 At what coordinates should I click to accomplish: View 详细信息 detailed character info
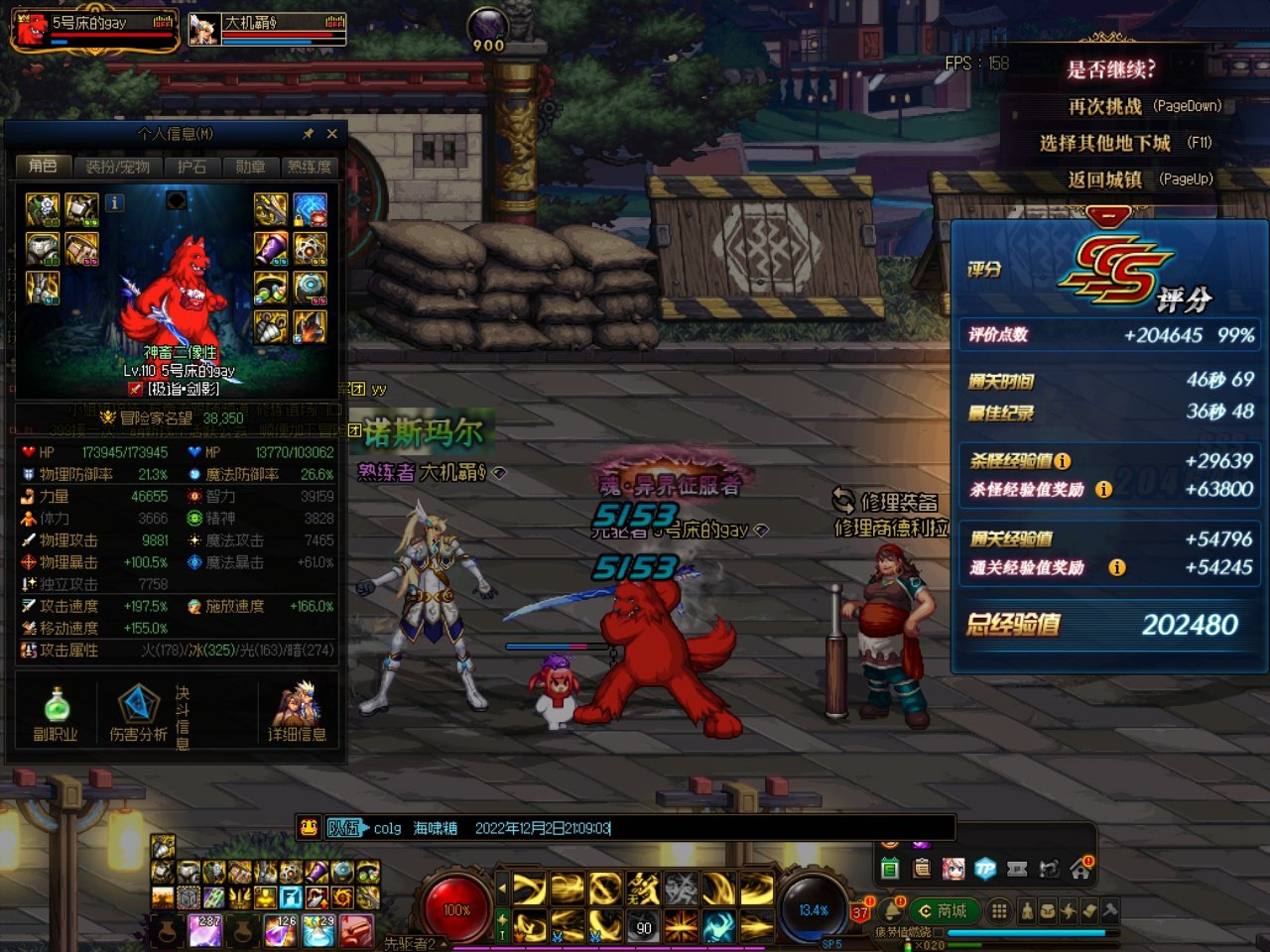(297, 714)
